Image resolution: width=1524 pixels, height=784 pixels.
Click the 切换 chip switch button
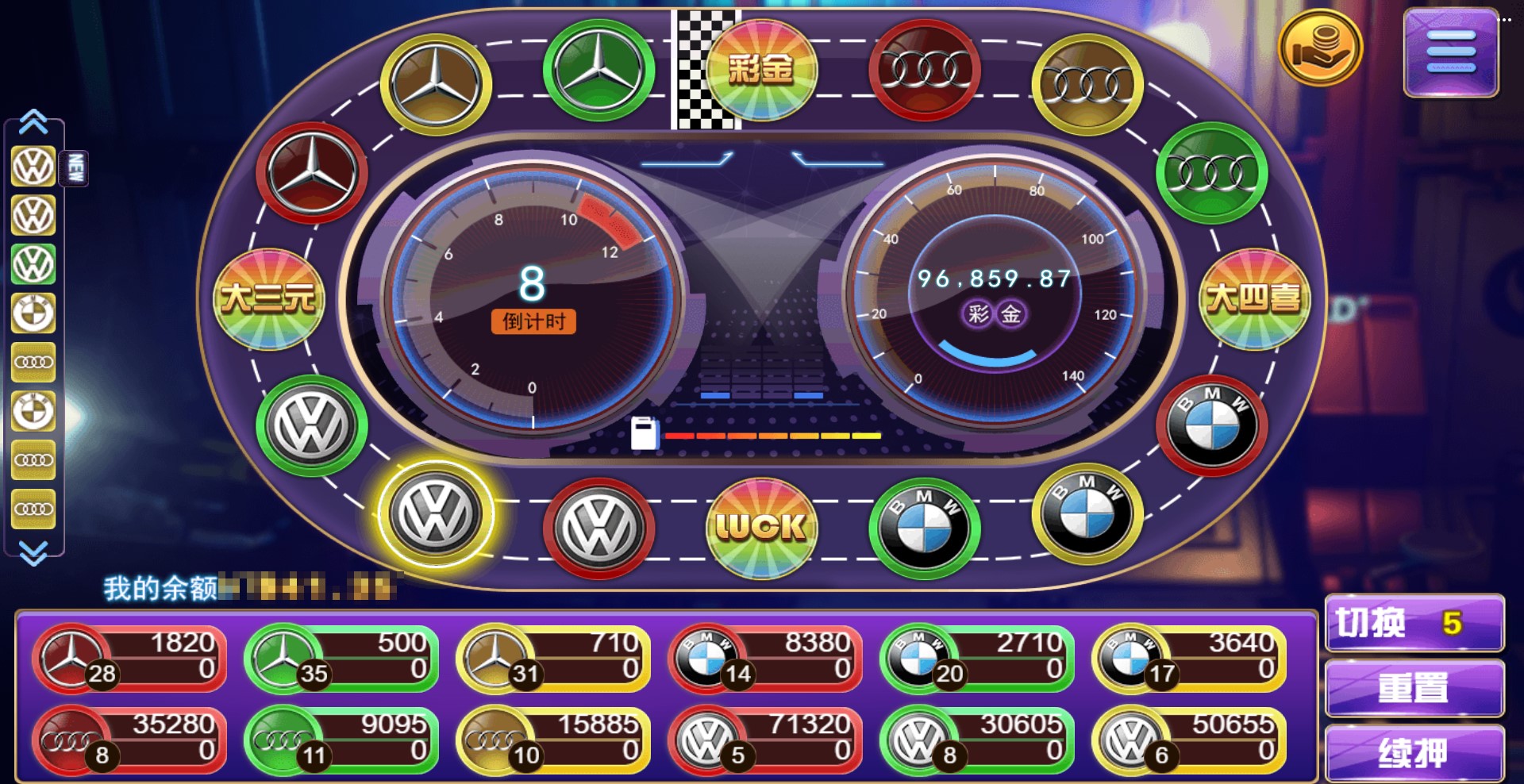(x=1414, y=624)
